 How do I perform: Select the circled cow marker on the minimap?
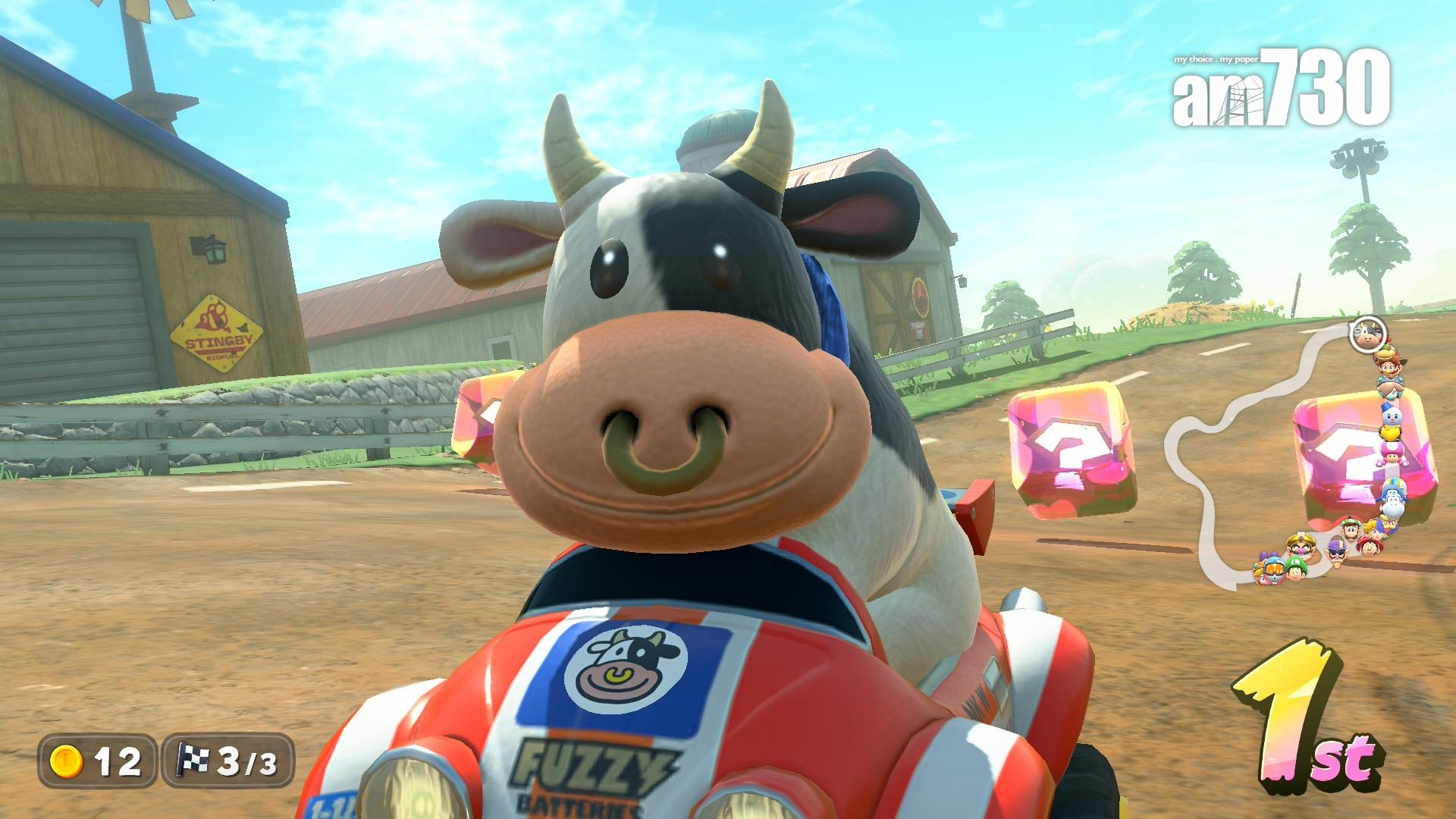[x=1367, y=334]
